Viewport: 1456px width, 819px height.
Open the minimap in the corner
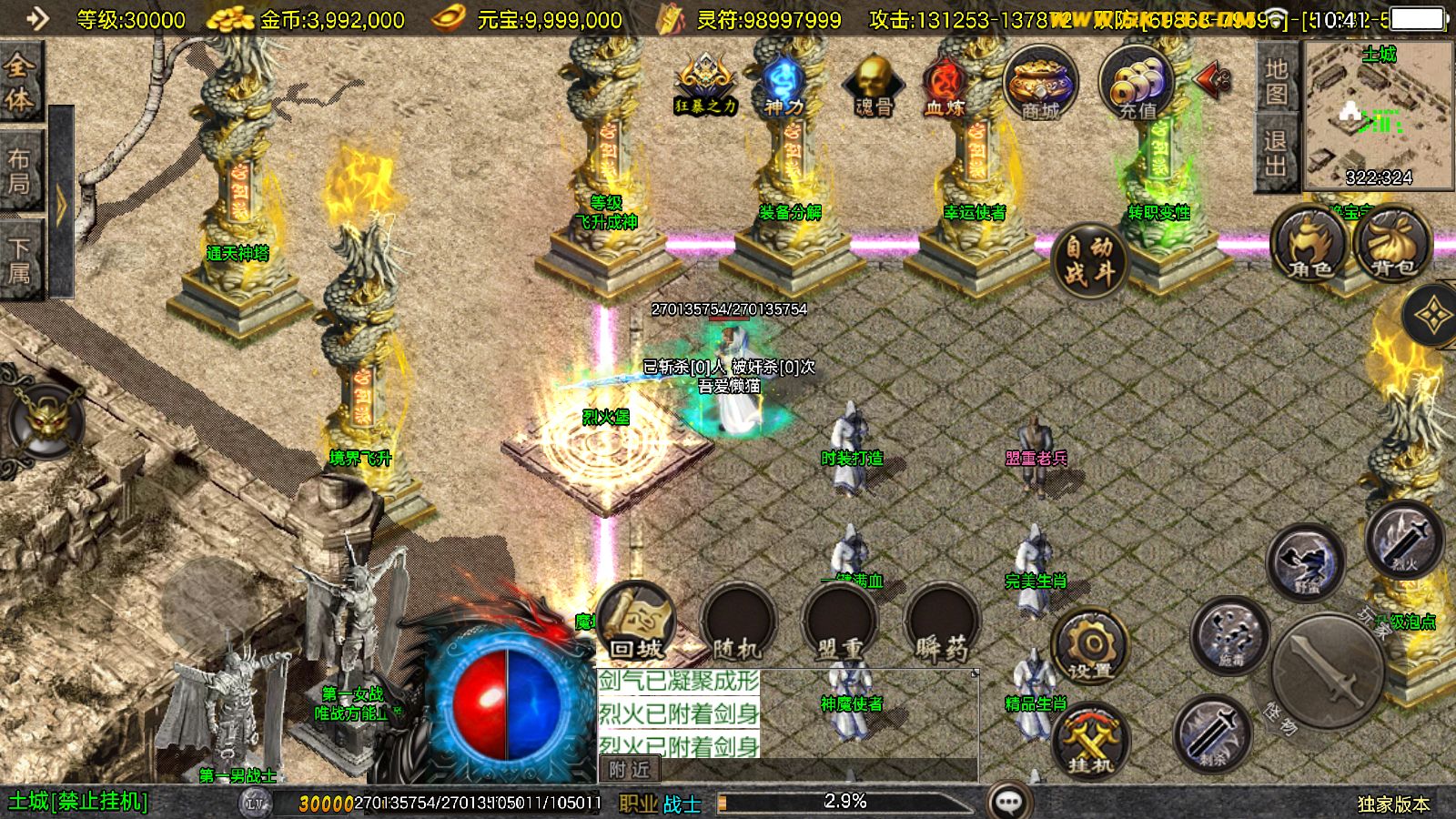click(1379, 116)
